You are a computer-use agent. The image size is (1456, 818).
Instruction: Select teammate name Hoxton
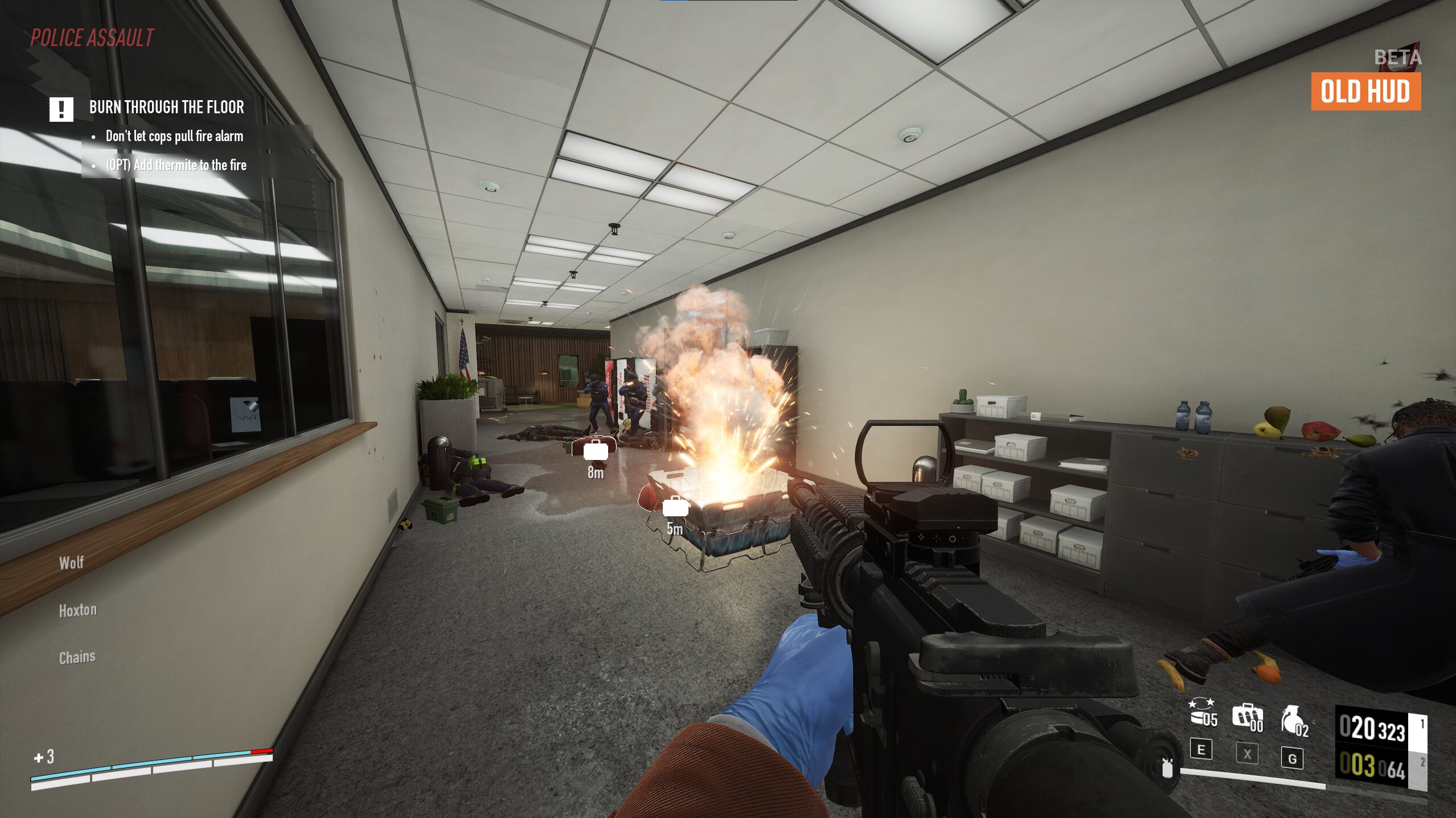(78, 610)
